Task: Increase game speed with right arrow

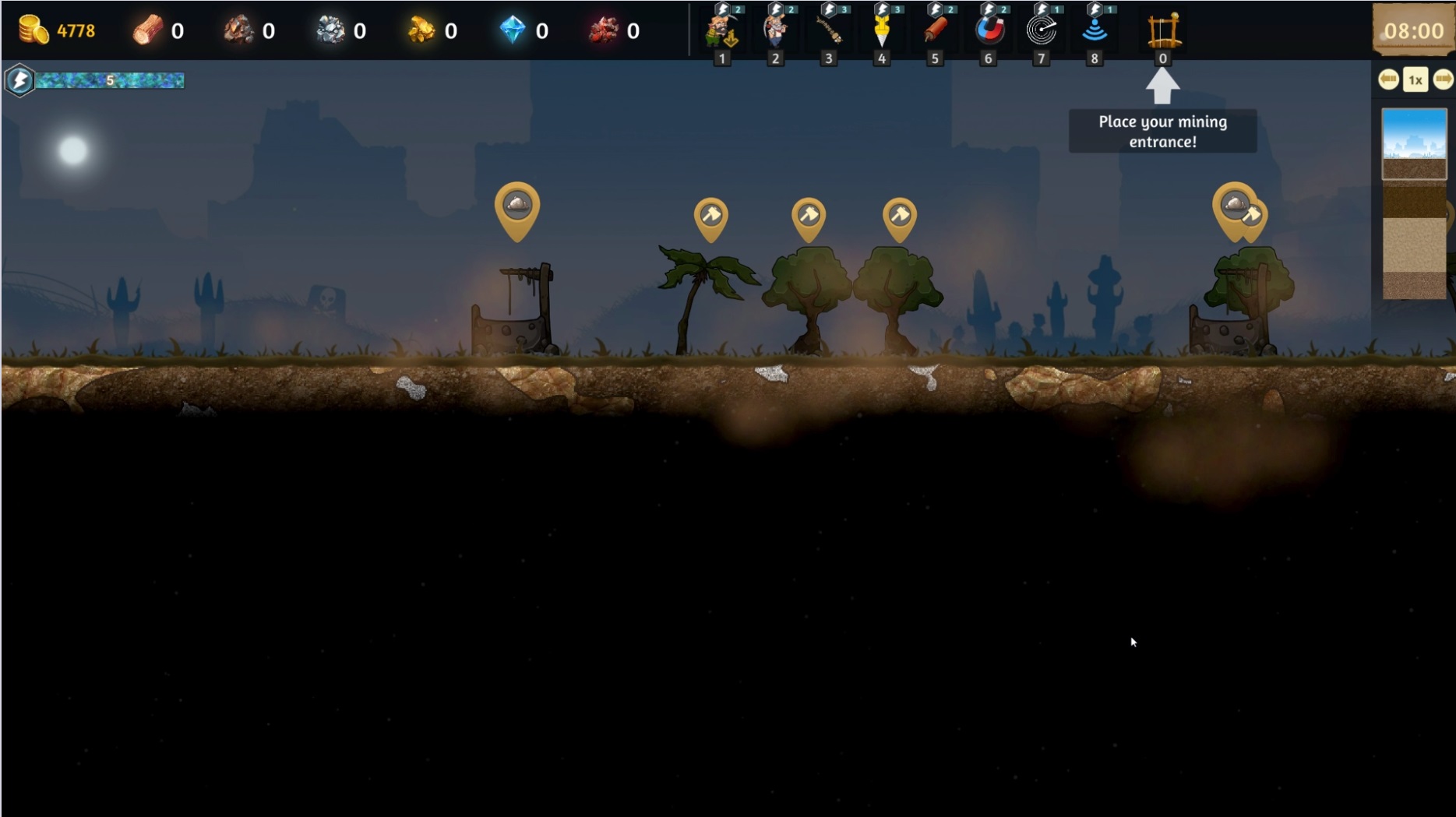Action: coord(1443,79)
